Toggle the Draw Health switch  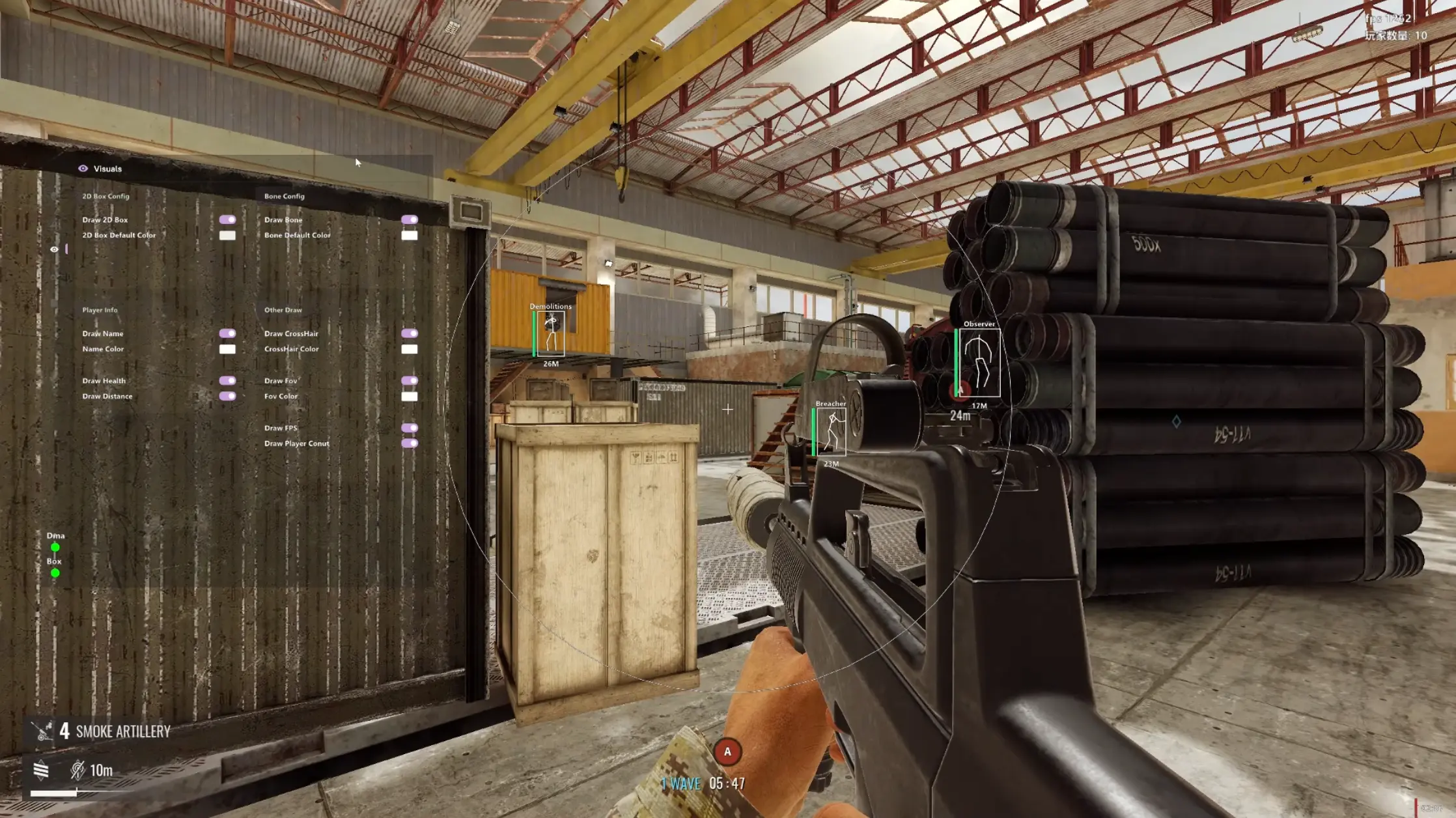(x=227, y=380)
